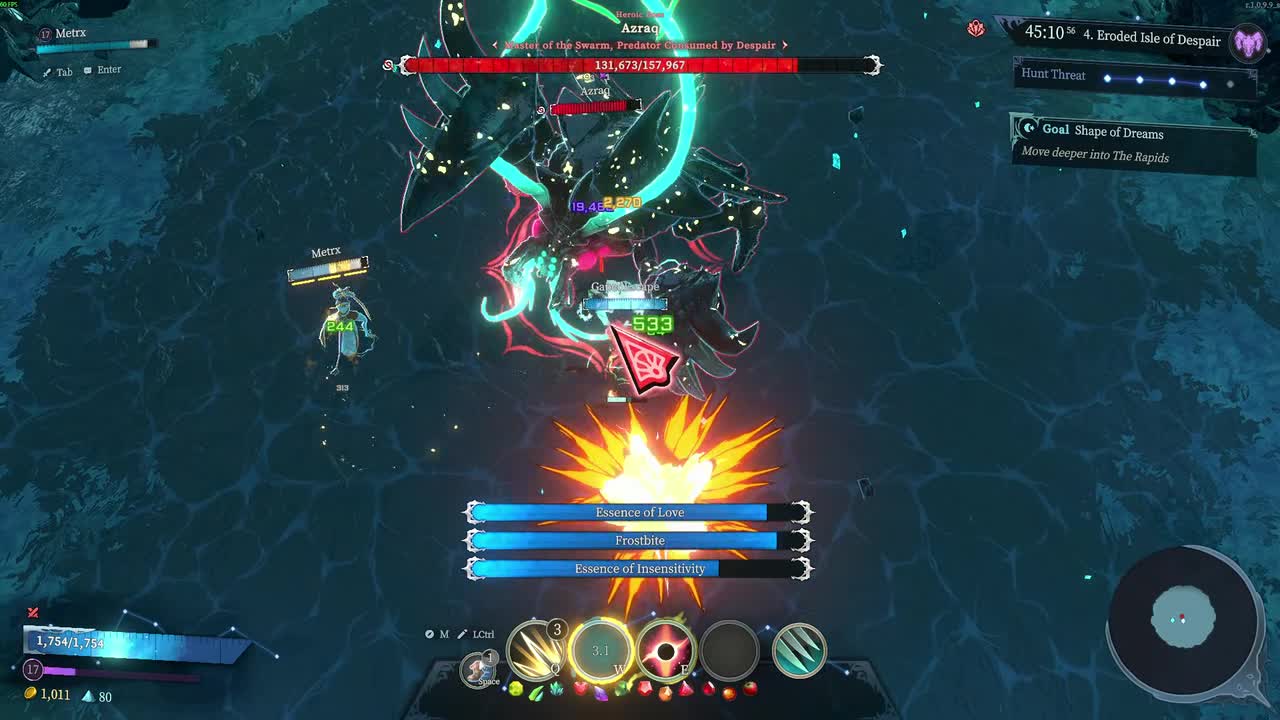Image resolution: width=1280 pixels, height=720 pixels.
Task: Pick the purple crystal essence icon
Action: (x=600, y=691)
